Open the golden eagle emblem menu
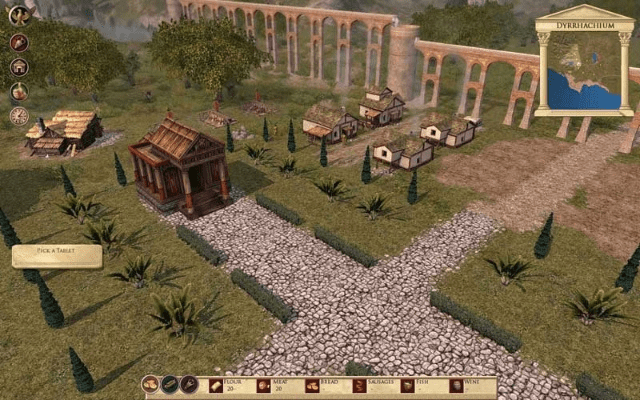This screenshot has height=400, width=640. click(19, 15)
